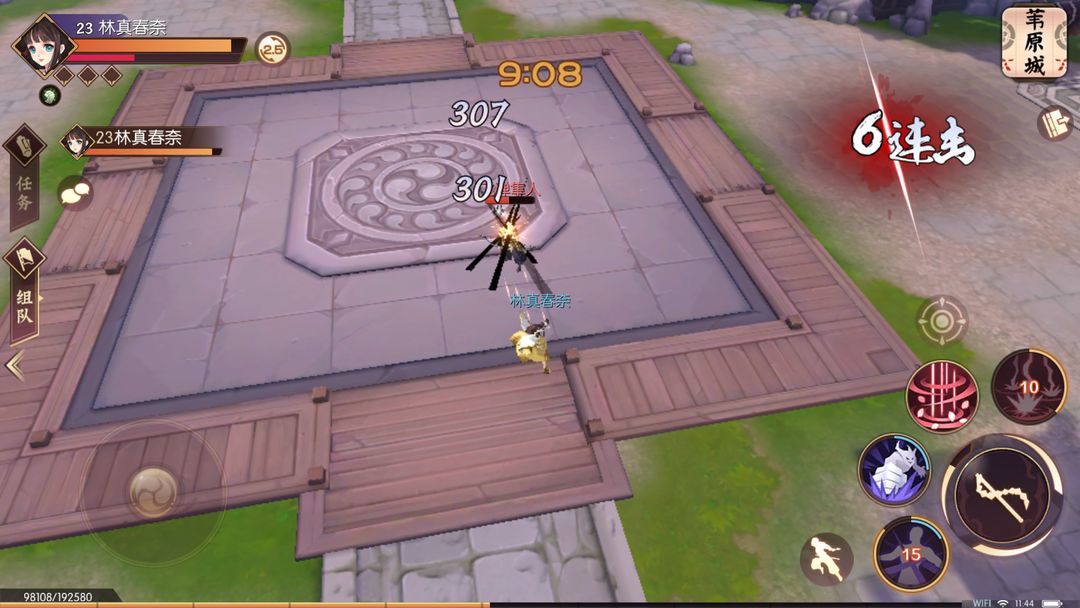The width and height of the screenshot is (1080, 608).
Task: Use the silhouette skill on cooldown 15
Action: tap(910, 553)
